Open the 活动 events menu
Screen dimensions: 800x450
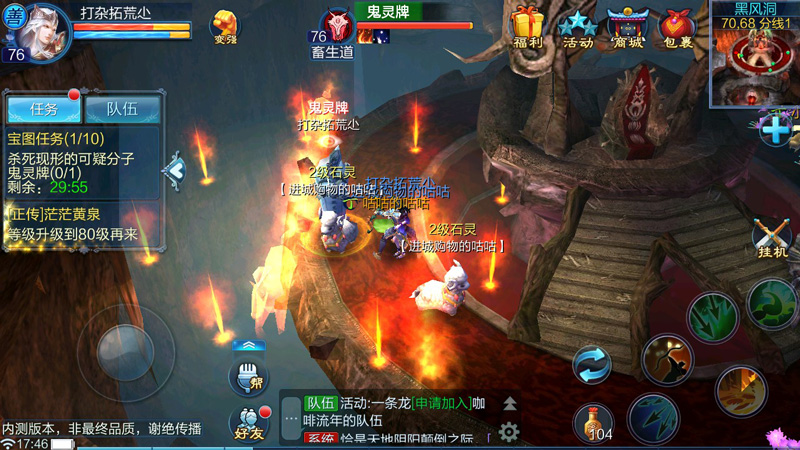[578, 28]
